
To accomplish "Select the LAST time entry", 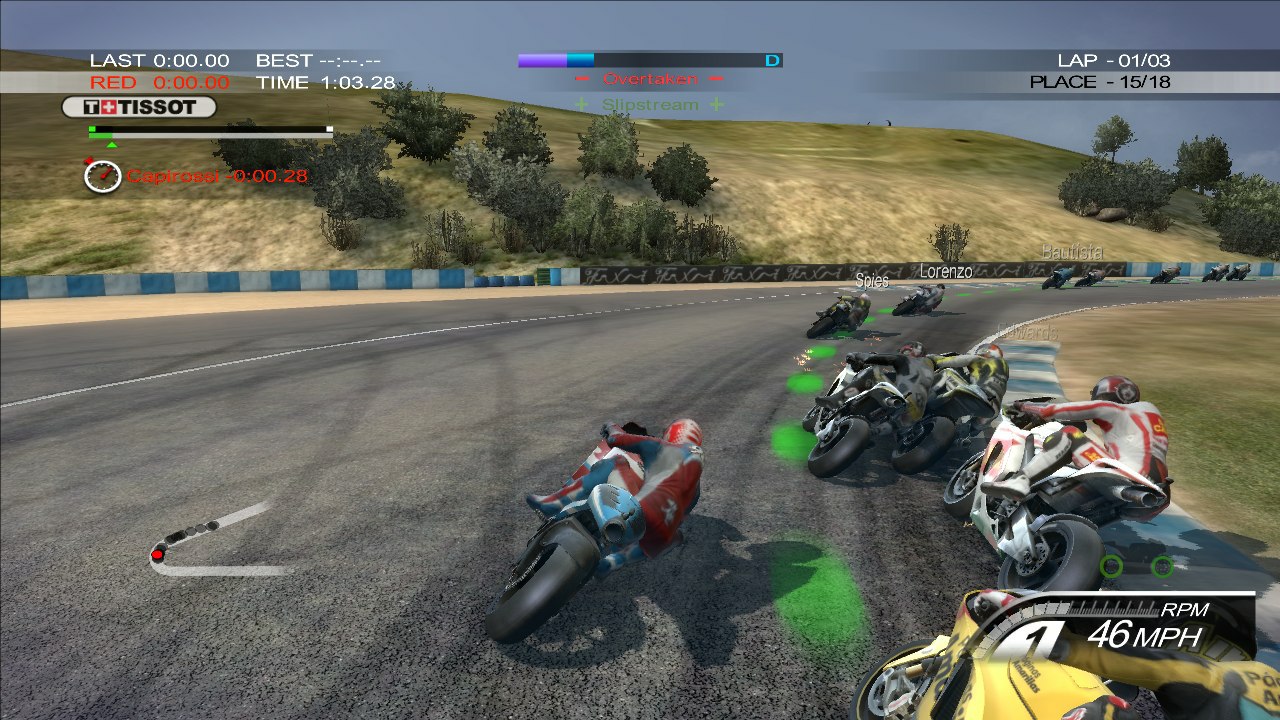I will click(160, 59).
